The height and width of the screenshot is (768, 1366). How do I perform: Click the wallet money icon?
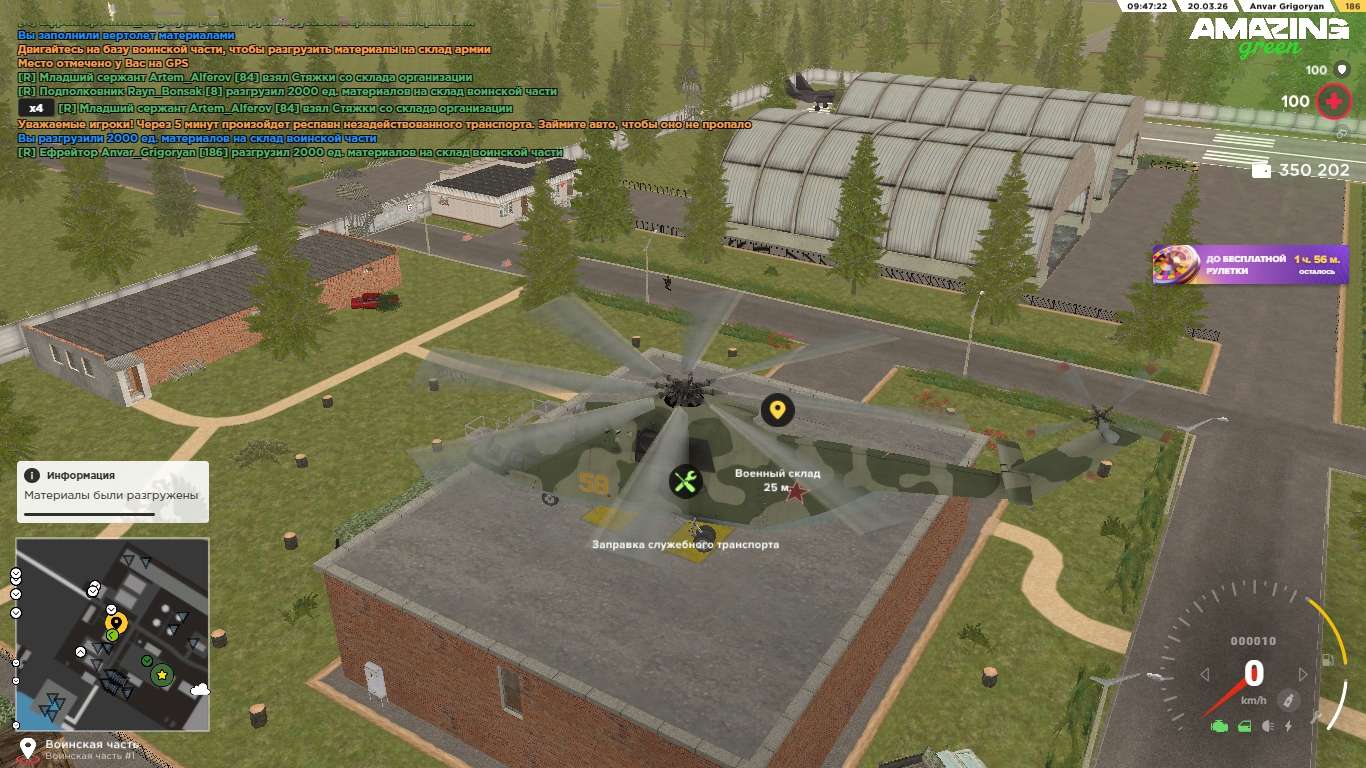click(1262, 171)
